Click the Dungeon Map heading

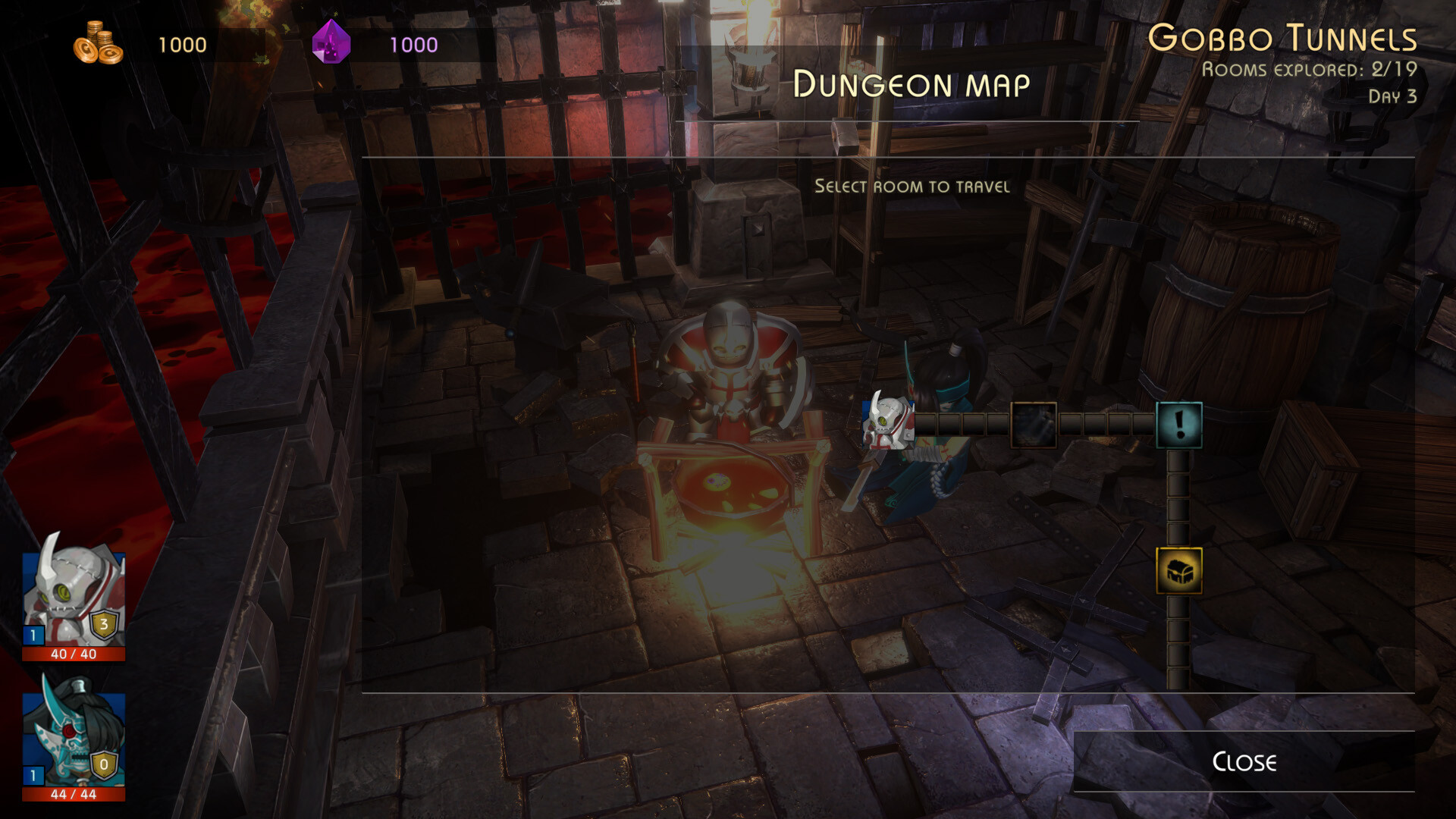pos(912,85)
